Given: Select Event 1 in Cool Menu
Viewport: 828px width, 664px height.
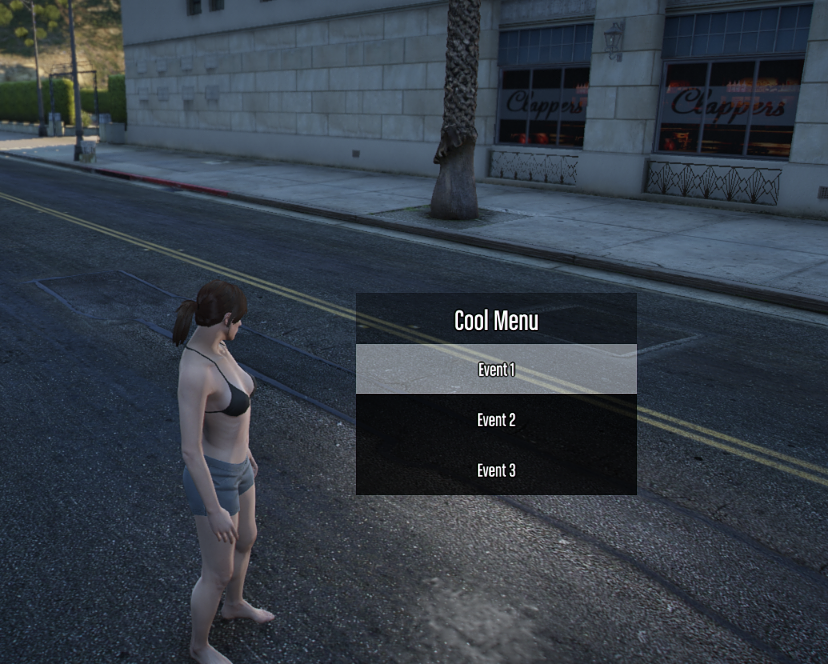Looking at the screenshot, I should (x=496, y=370).
